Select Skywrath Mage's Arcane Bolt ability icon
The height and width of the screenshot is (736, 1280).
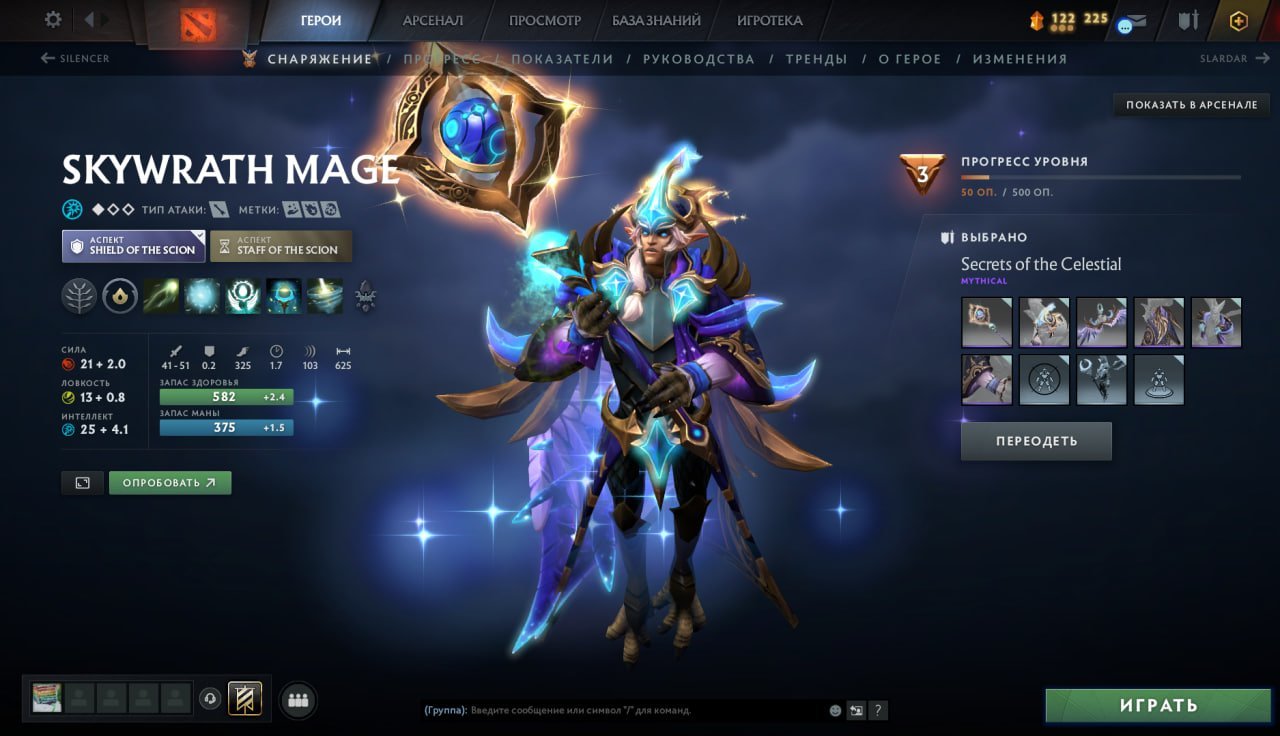click(161, 297)
